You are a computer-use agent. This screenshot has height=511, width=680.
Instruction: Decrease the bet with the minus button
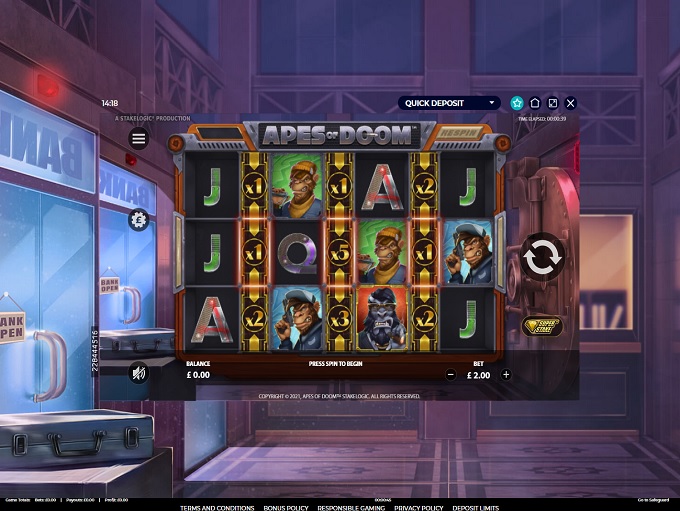pos(451,375)
